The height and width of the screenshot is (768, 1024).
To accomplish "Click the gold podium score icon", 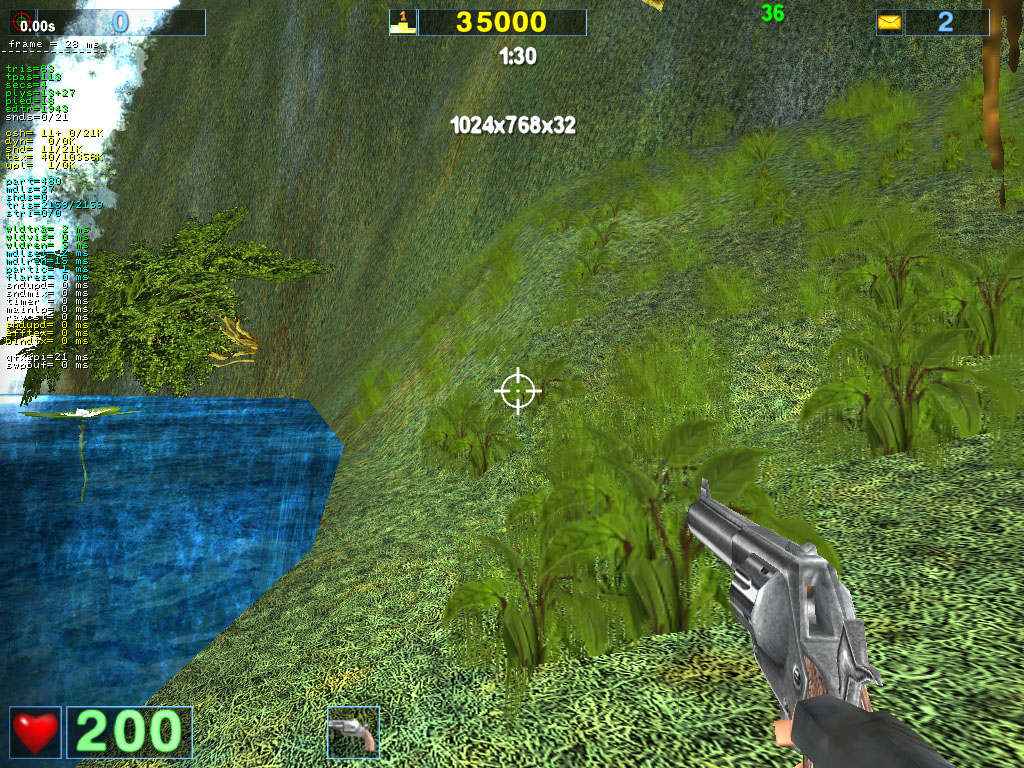I will point(402,22).
